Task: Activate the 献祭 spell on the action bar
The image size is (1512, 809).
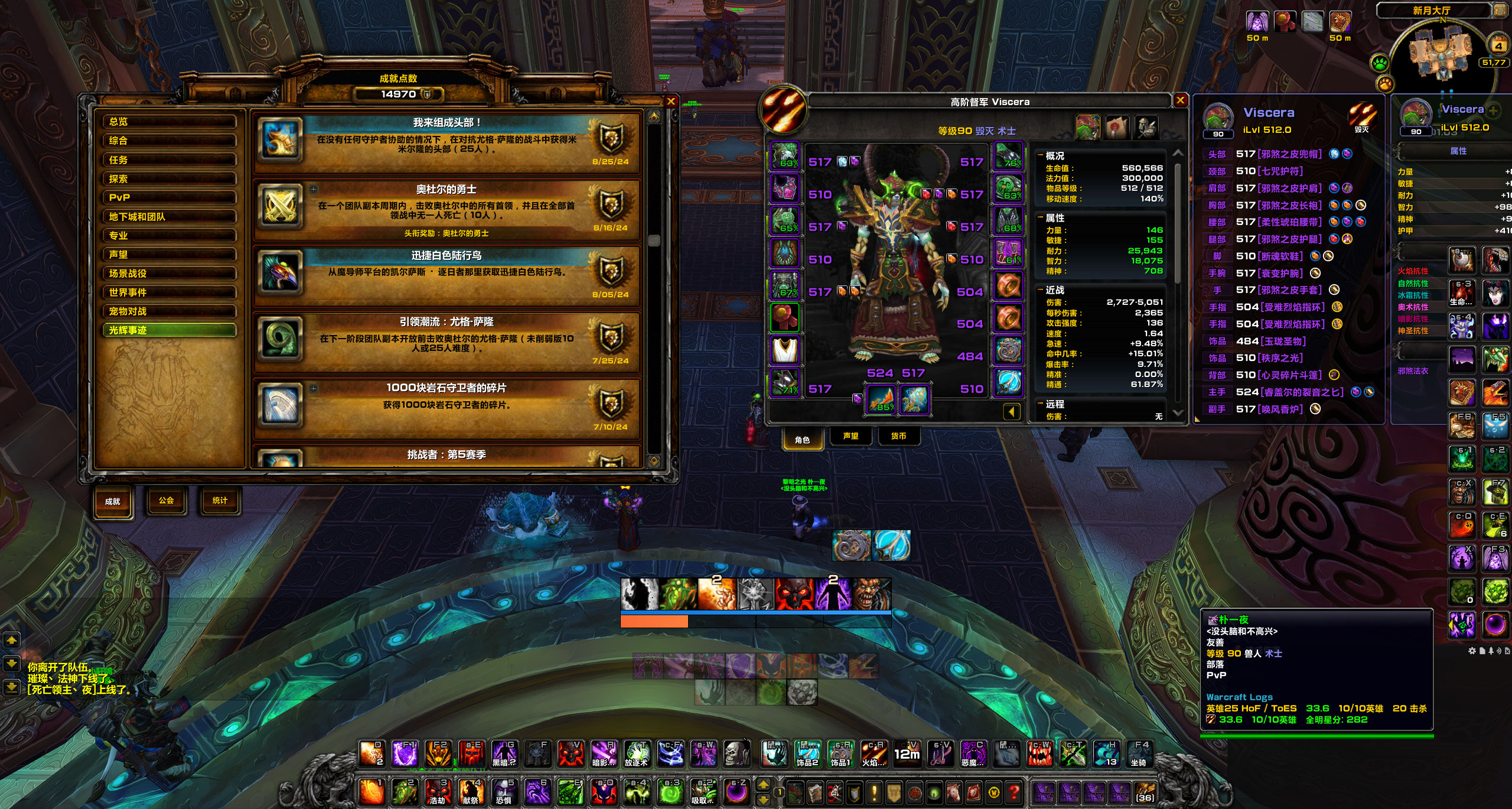Action: [471, 791]
